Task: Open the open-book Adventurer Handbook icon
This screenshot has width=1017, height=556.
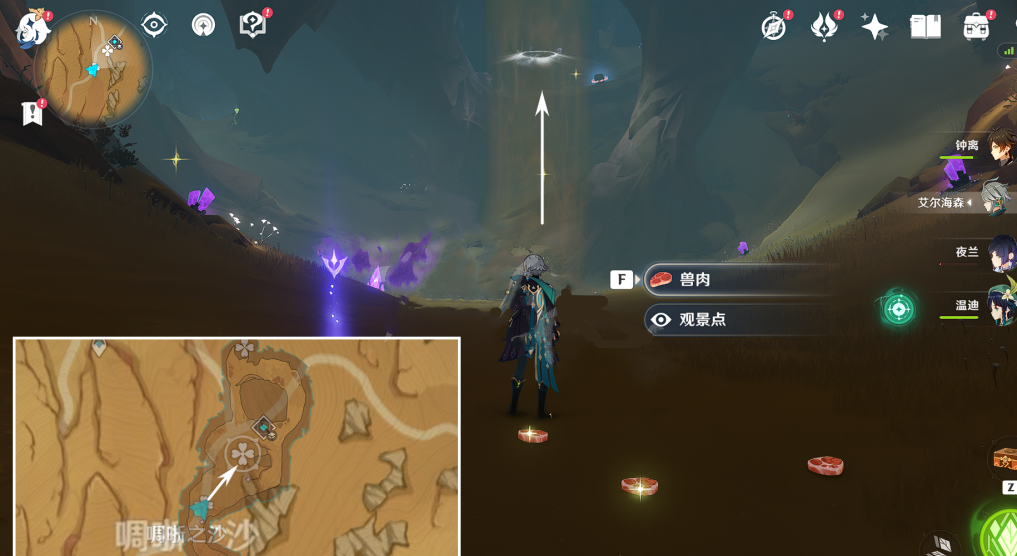Action: click(x=925, y=27)
